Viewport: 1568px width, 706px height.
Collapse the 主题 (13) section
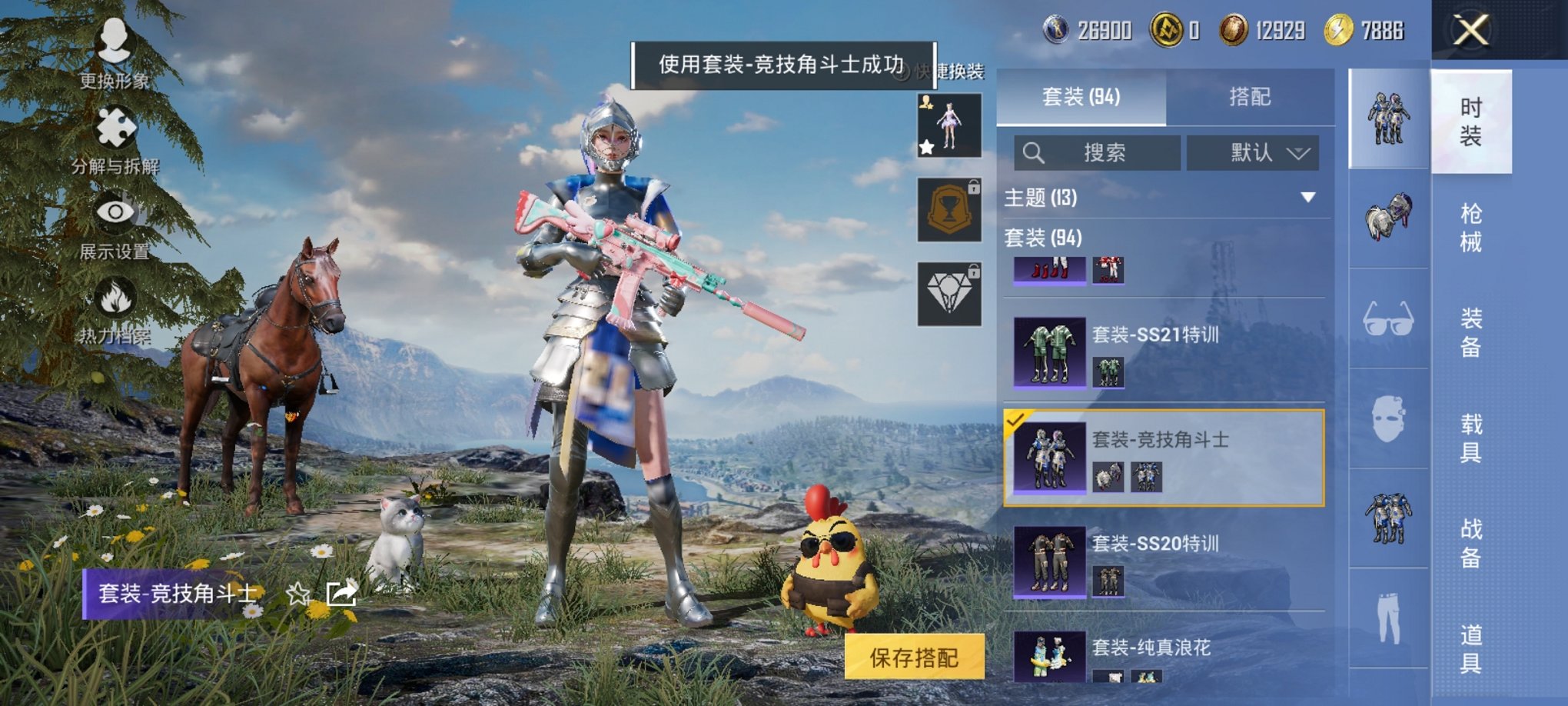[1308, 198]
